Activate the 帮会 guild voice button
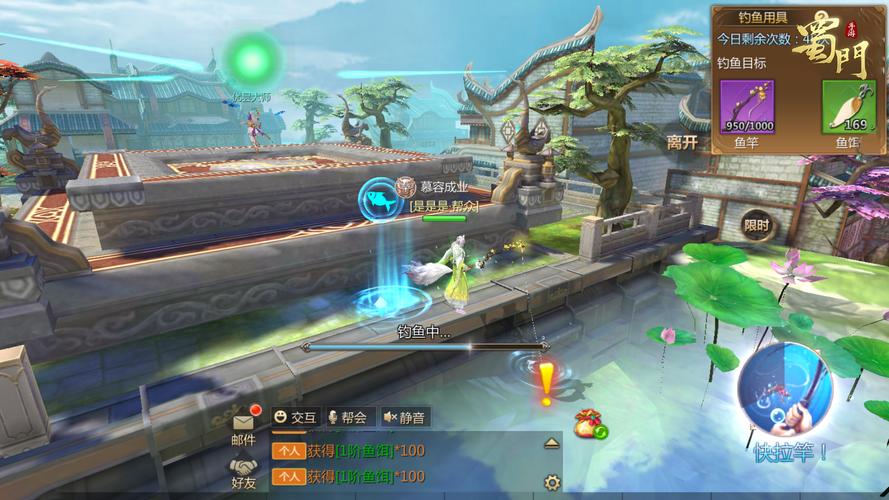The height and width of the screenshot is (500, 889). 346,417
